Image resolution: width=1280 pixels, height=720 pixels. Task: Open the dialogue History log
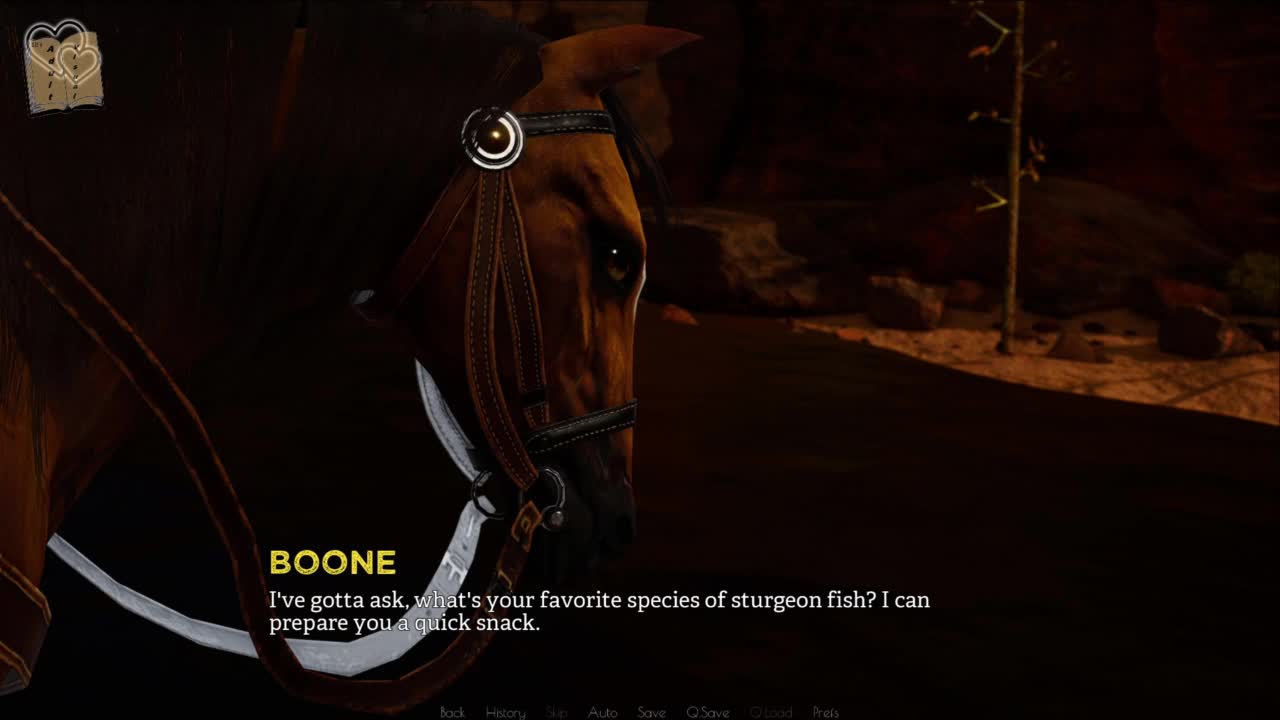505,712
